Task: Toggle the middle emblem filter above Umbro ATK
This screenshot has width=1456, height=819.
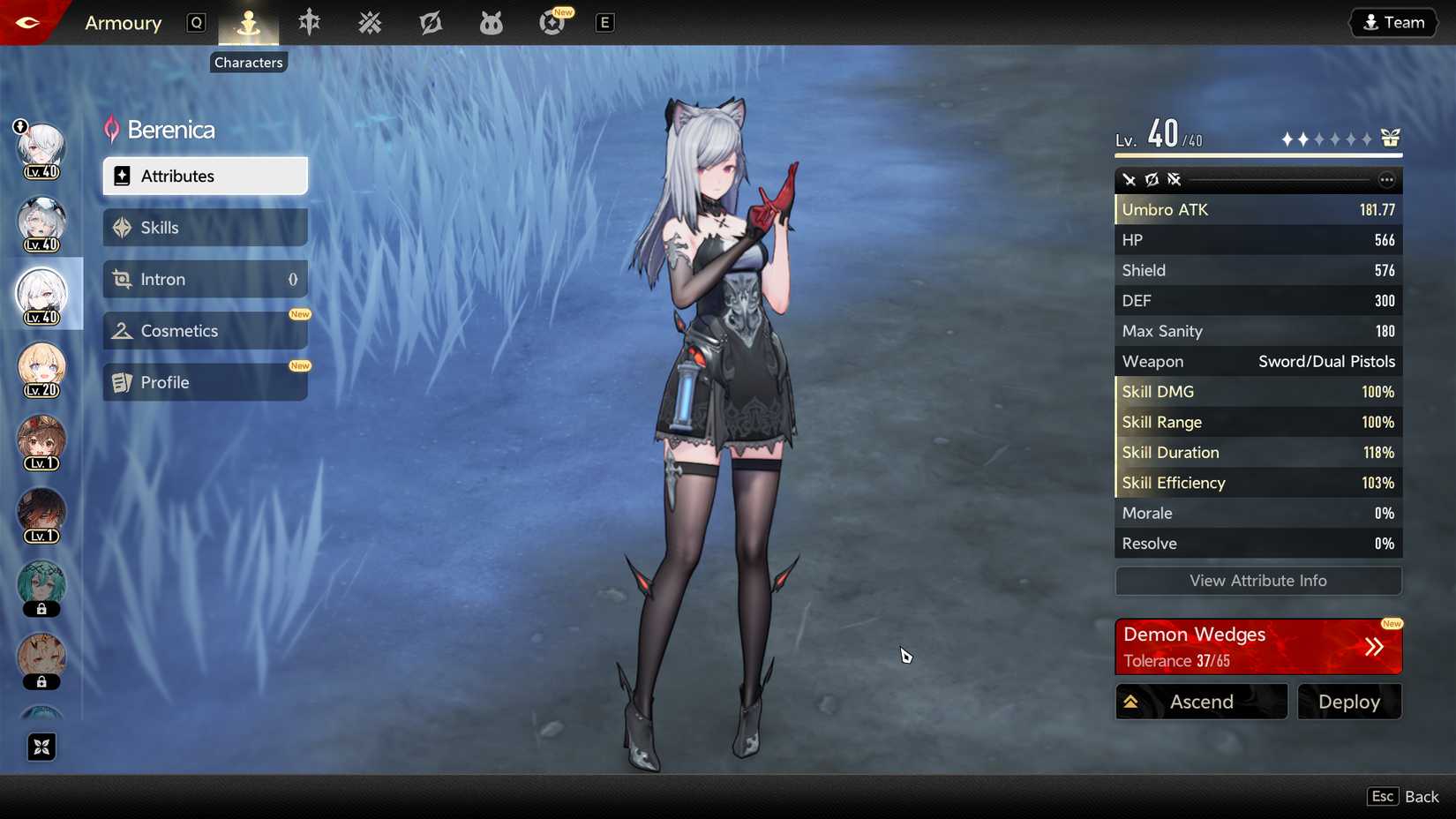Action: coord(1152,179)
